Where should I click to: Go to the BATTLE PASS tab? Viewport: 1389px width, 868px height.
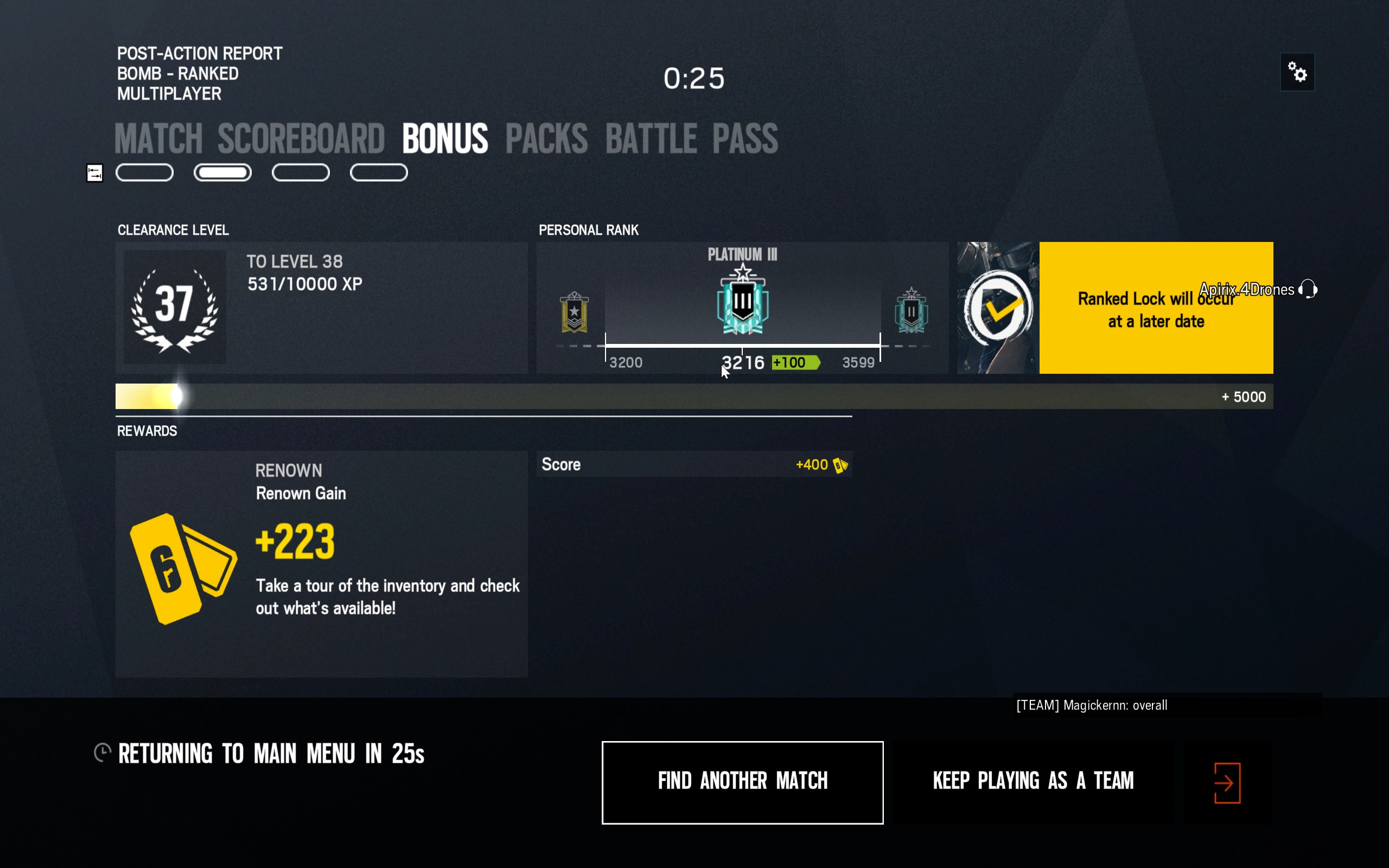691,138
